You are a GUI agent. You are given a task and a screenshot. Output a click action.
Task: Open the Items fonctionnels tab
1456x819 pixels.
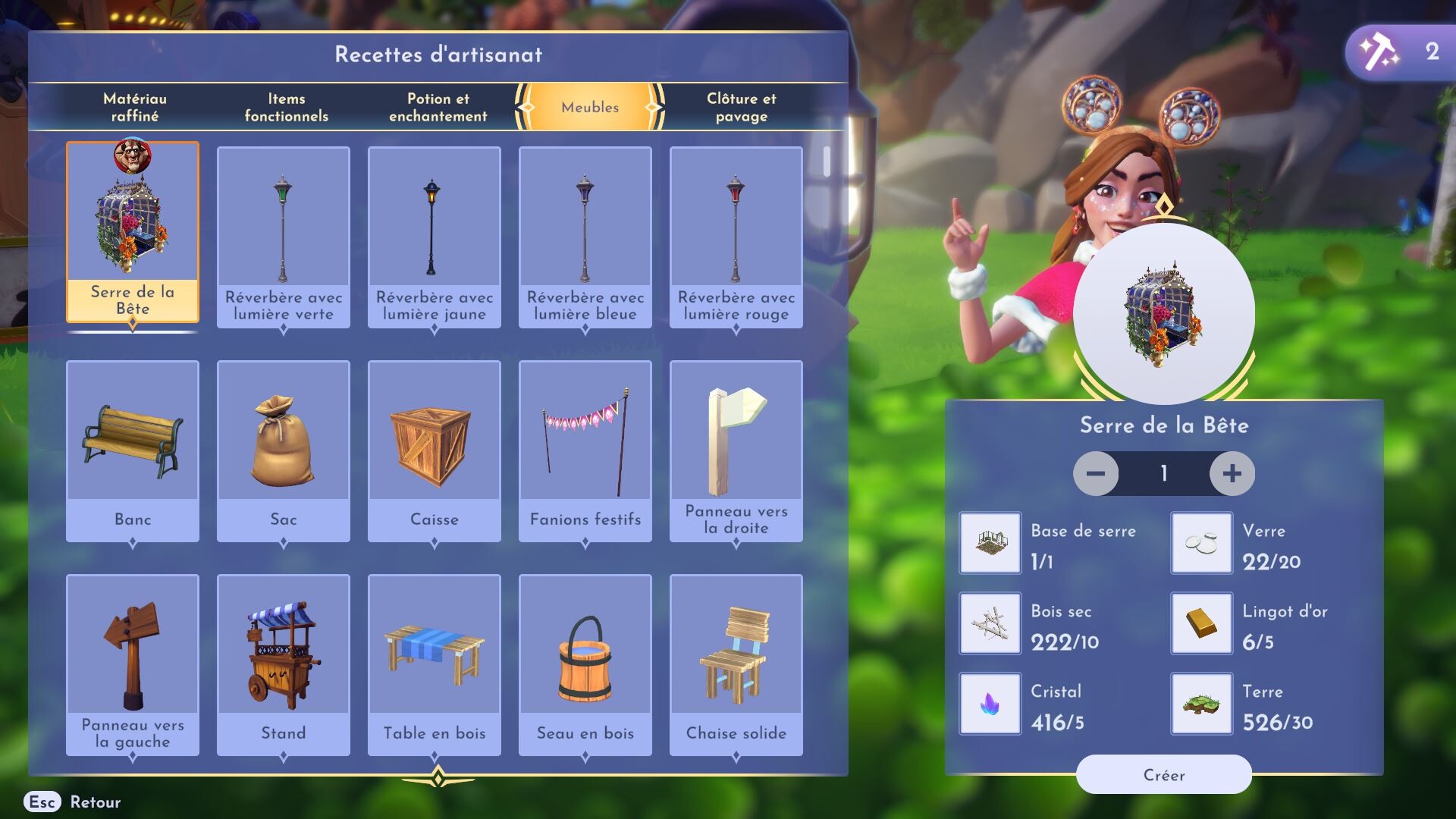(286, 107)
